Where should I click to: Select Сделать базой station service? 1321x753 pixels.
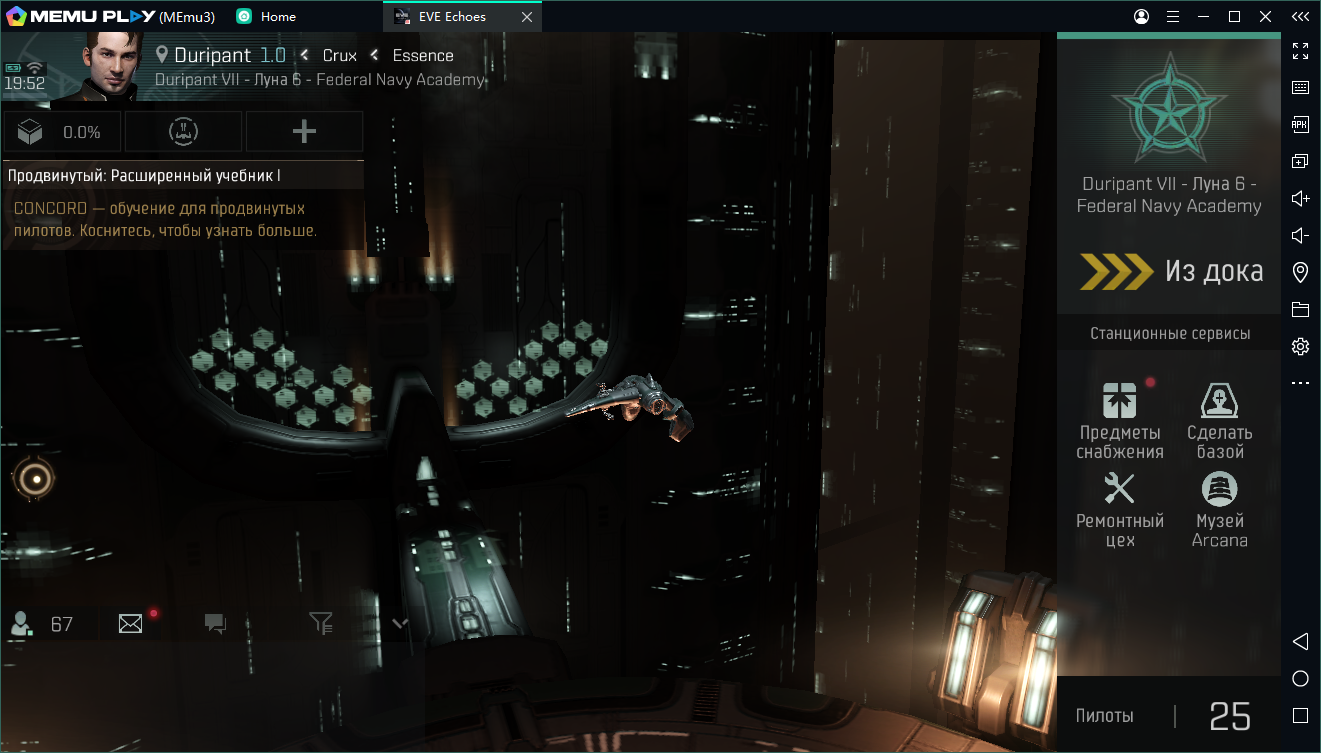(x=1219, y=420)
